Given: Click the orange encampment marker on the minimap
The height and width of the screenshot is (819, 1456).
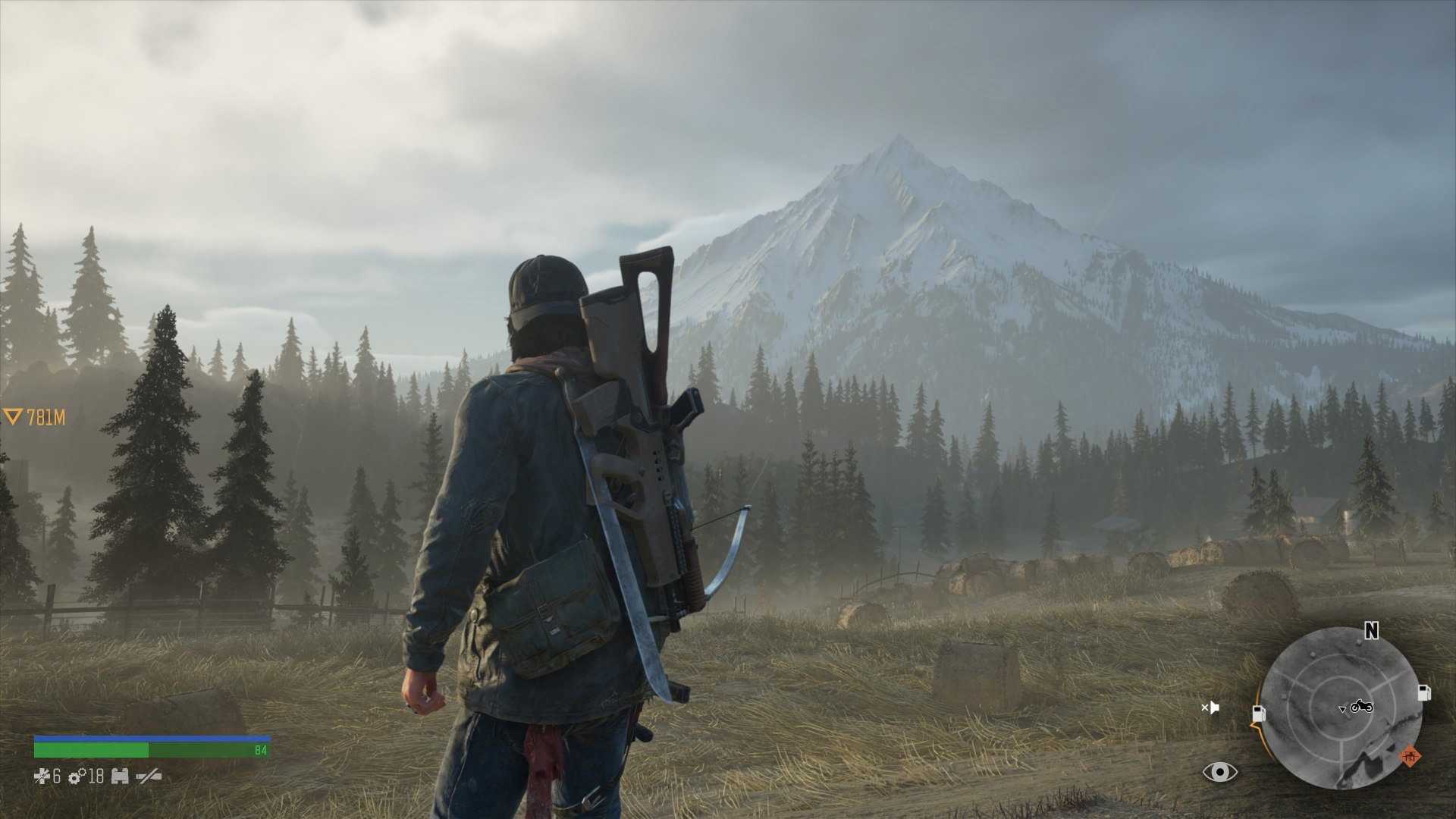Looking at the screenshot, I should (1411, 756).
